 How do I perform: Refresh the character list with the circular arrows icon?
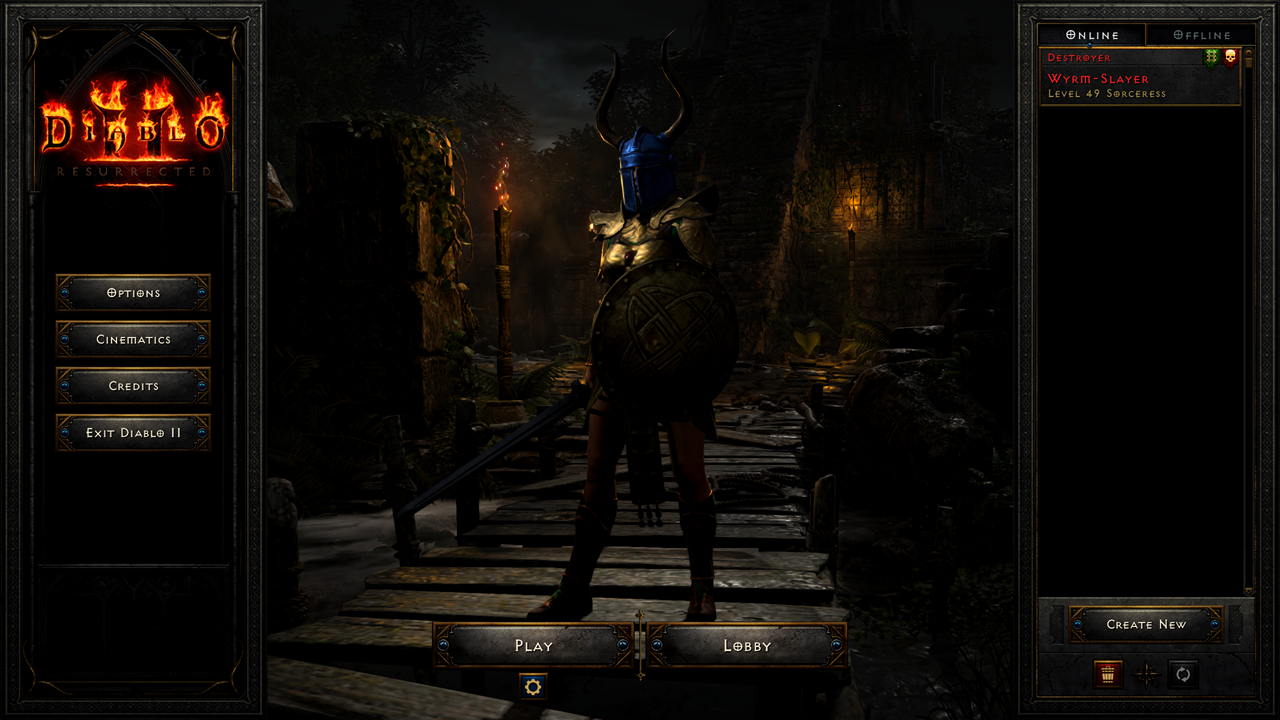(x=1183, y=675)
